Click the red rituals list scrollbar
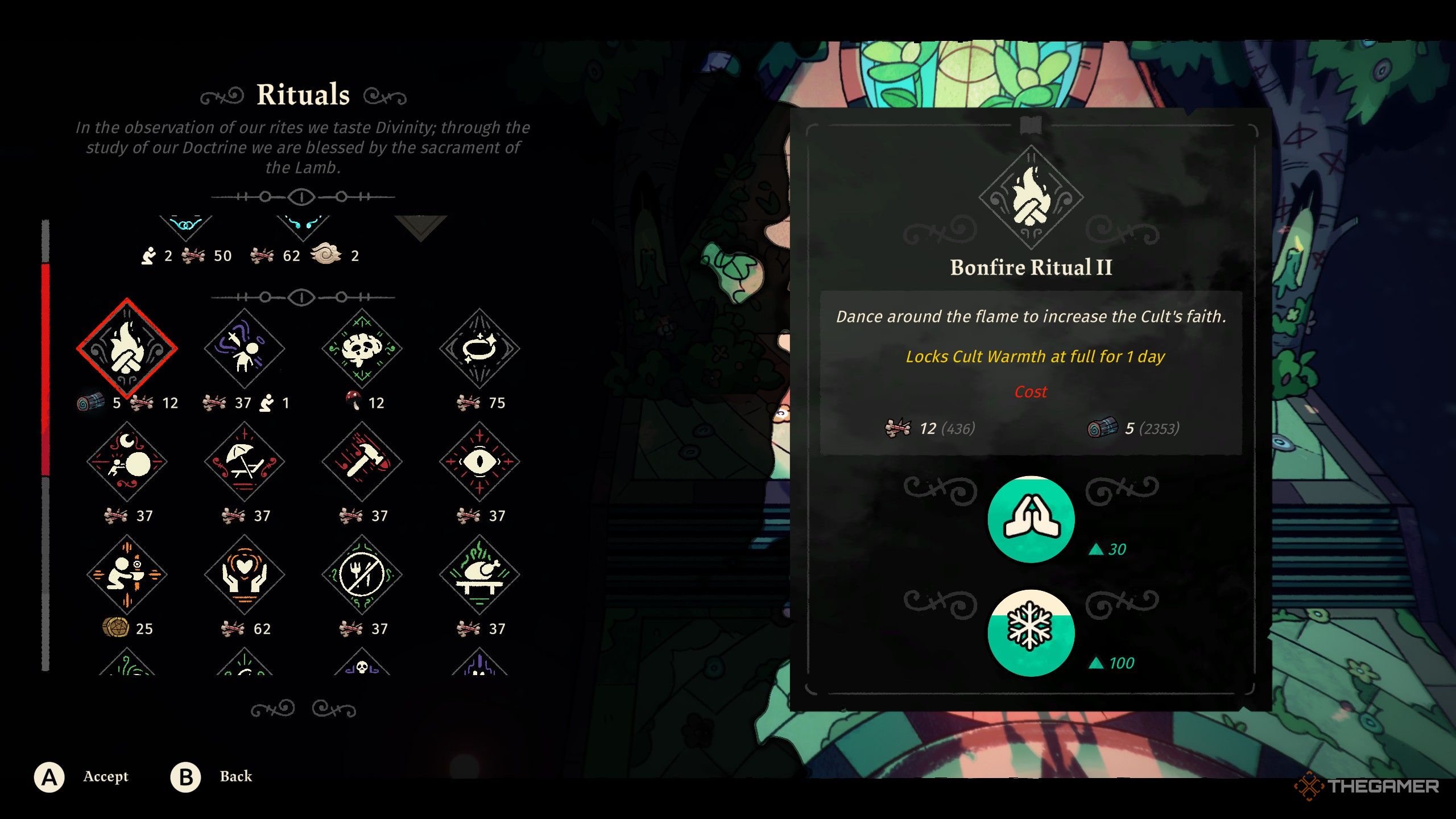Viewport: 1456px width, 819px height. [45, 370]
